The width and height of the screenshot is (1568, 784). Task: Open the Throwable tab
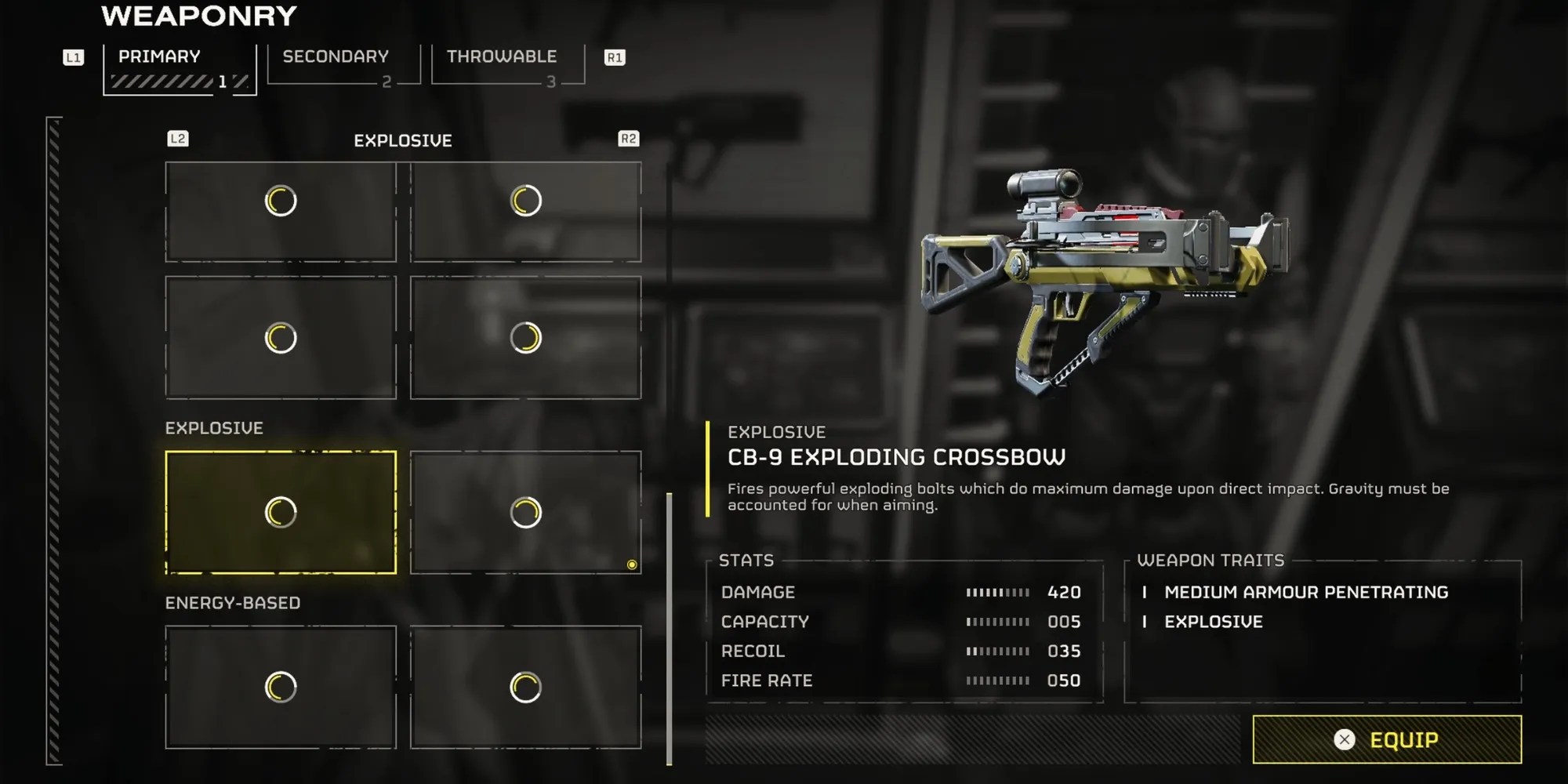coord(502,56)
